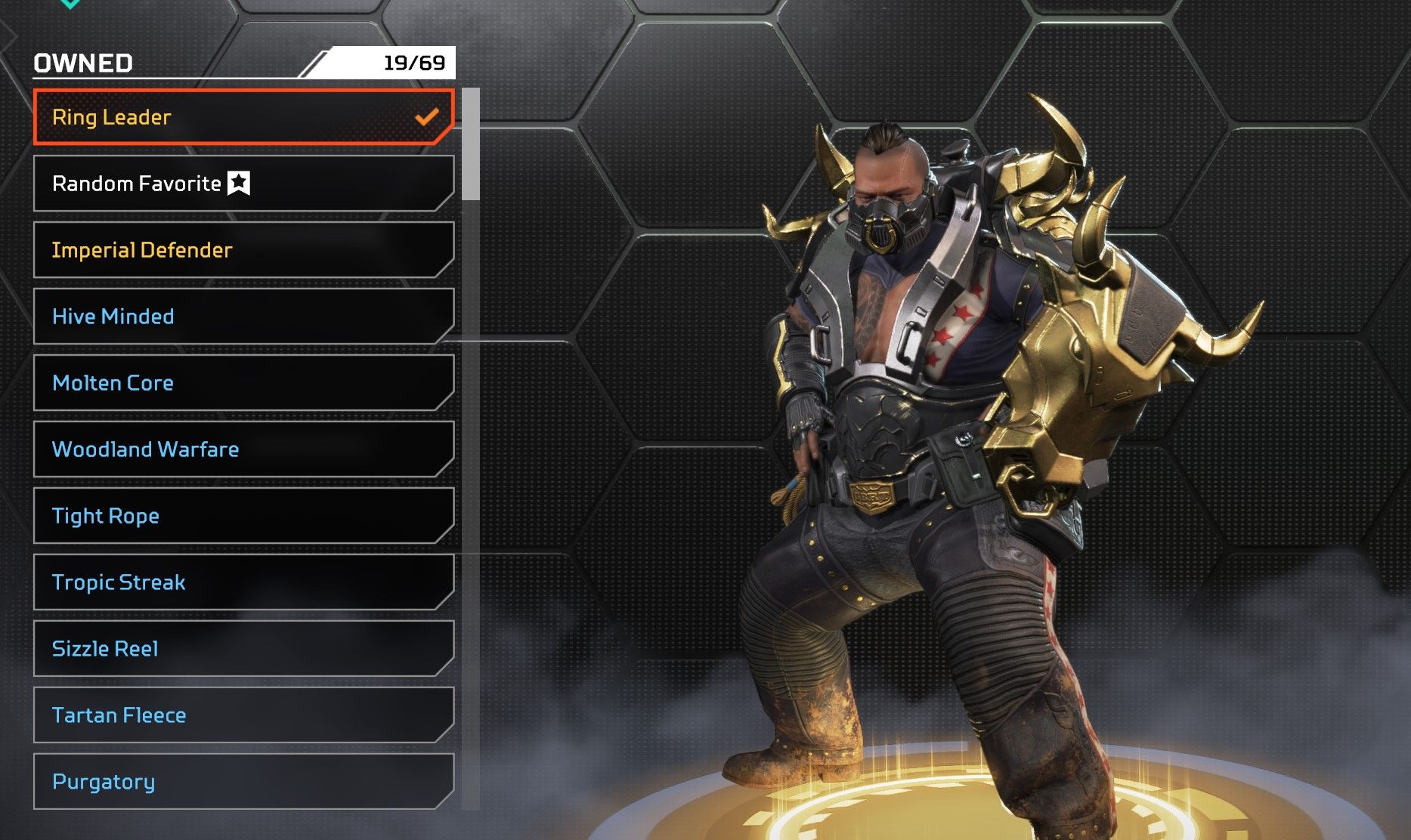Screen dimensions: 1411x840
Task: Preview the Molten Core skin
Action: (x=243, y=383)
